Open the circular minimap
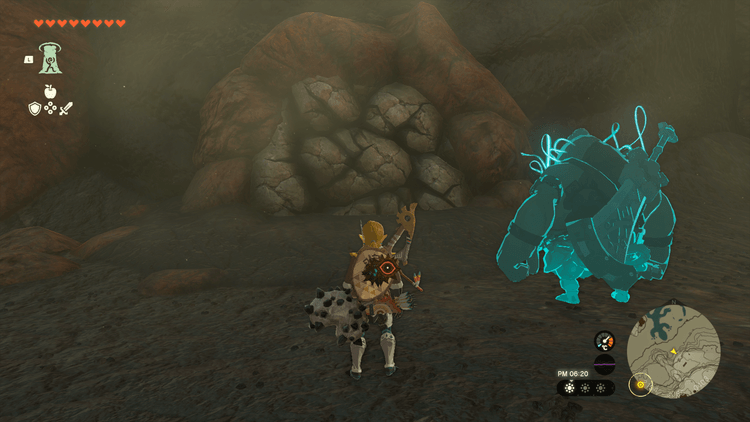750x422 pixels. click(x=673, y=351)
